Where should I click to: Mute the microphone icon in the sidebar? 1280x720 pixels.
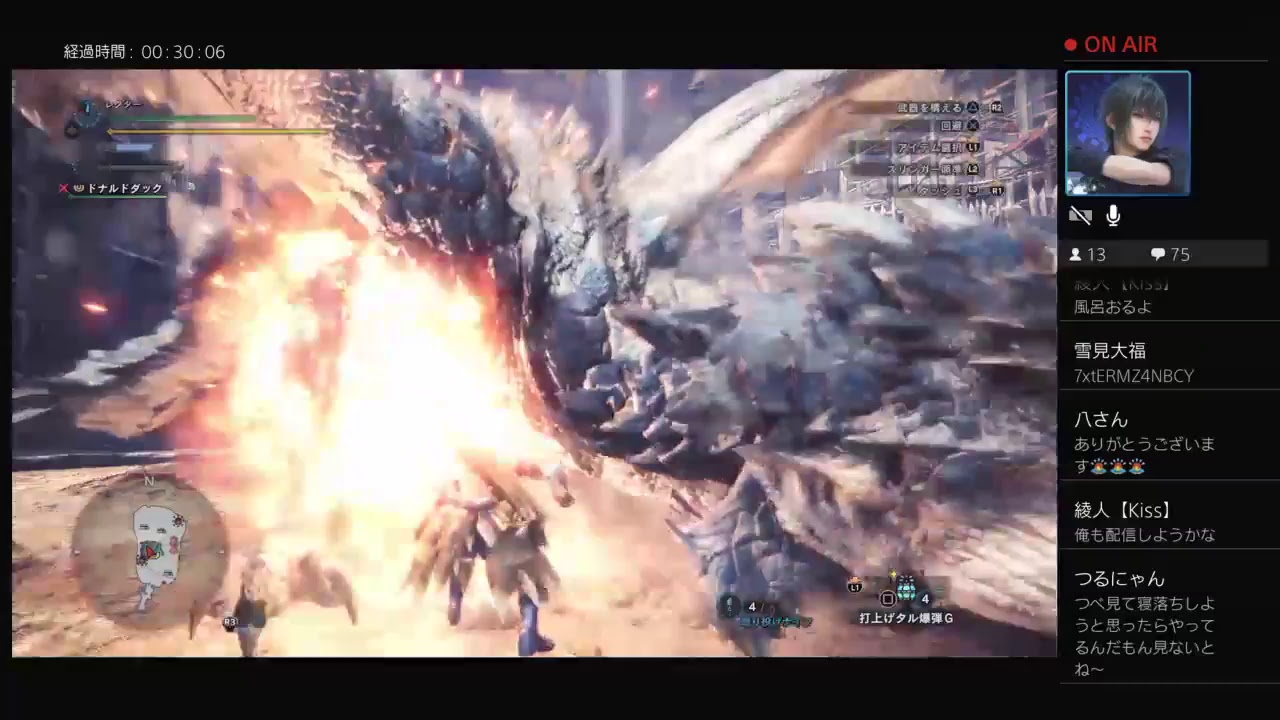[1112, 216]
